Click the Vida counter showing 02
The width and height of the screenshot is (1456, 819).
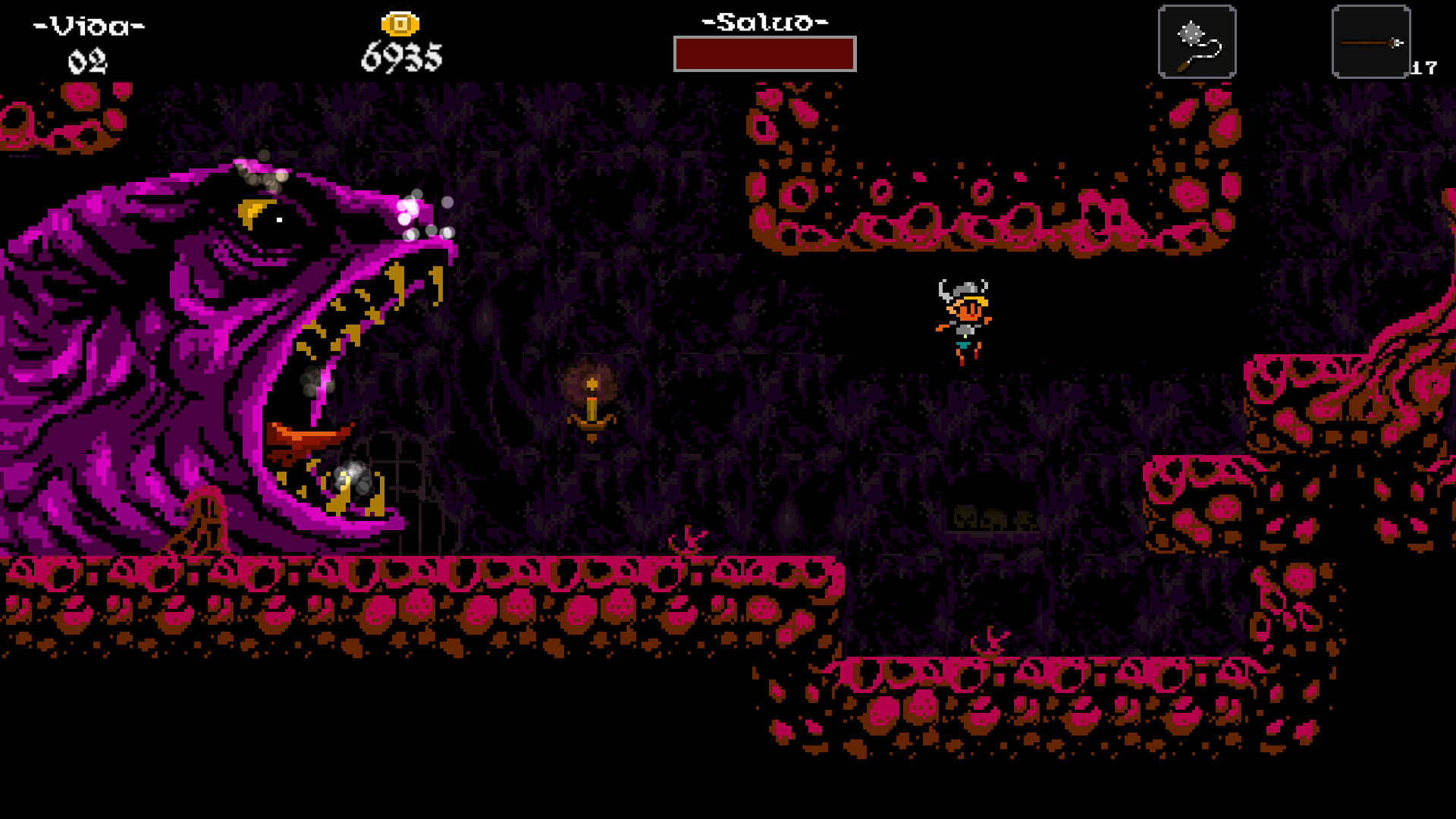(86, 62)
